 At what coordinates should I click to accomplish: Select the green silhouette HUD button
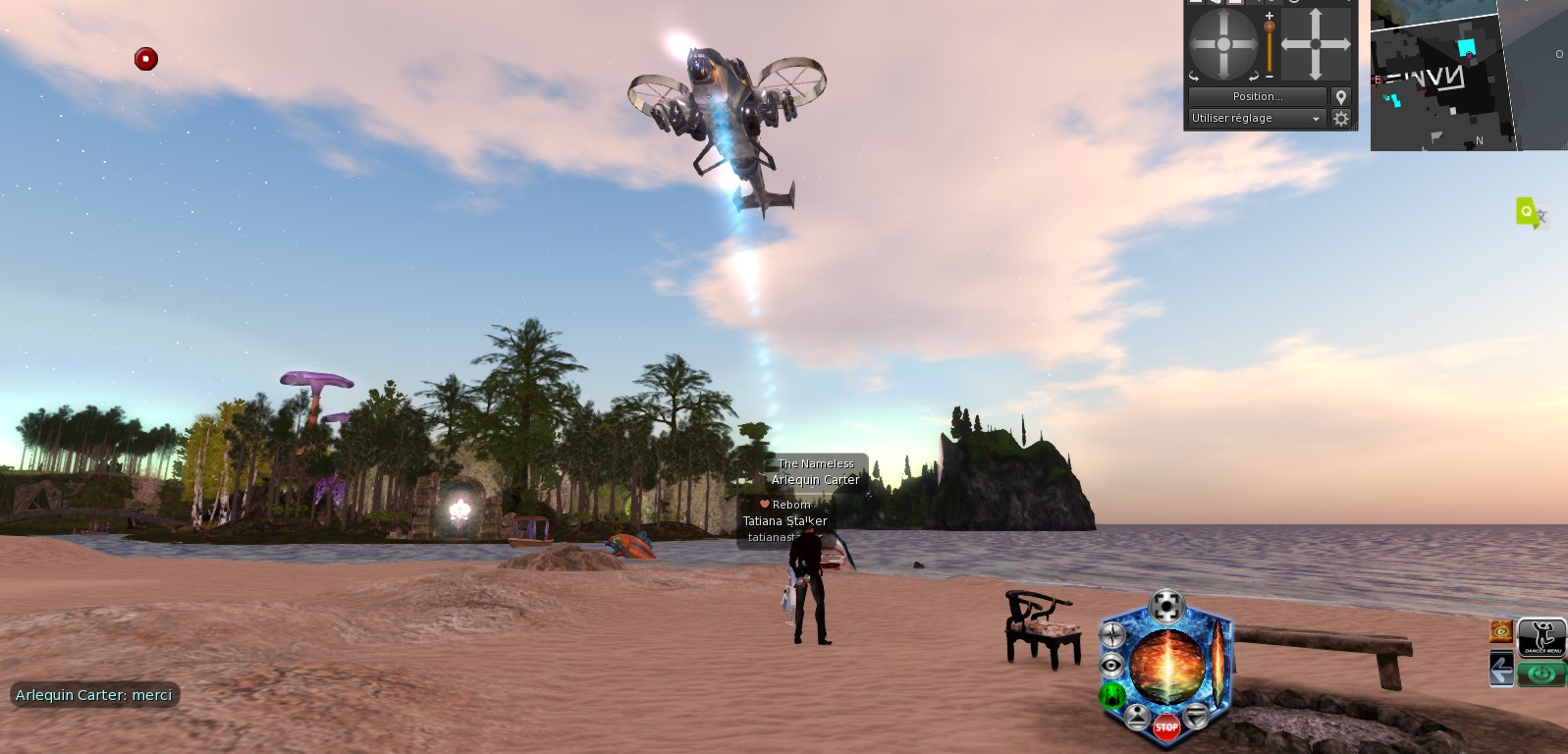click(1112, 695)
